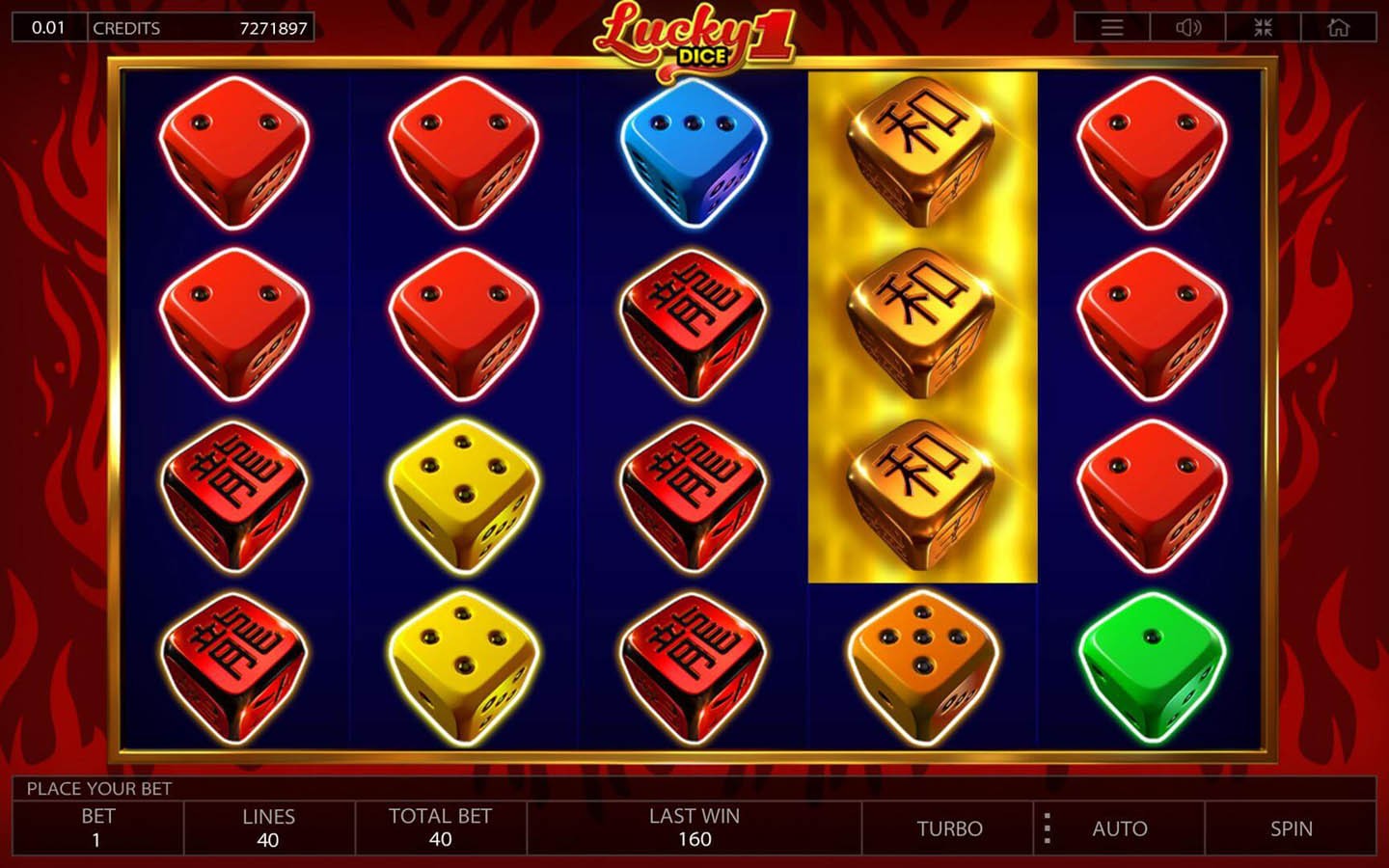The image size is (1389, 868).
Task: Open the LINES setting
Action: 268,827
